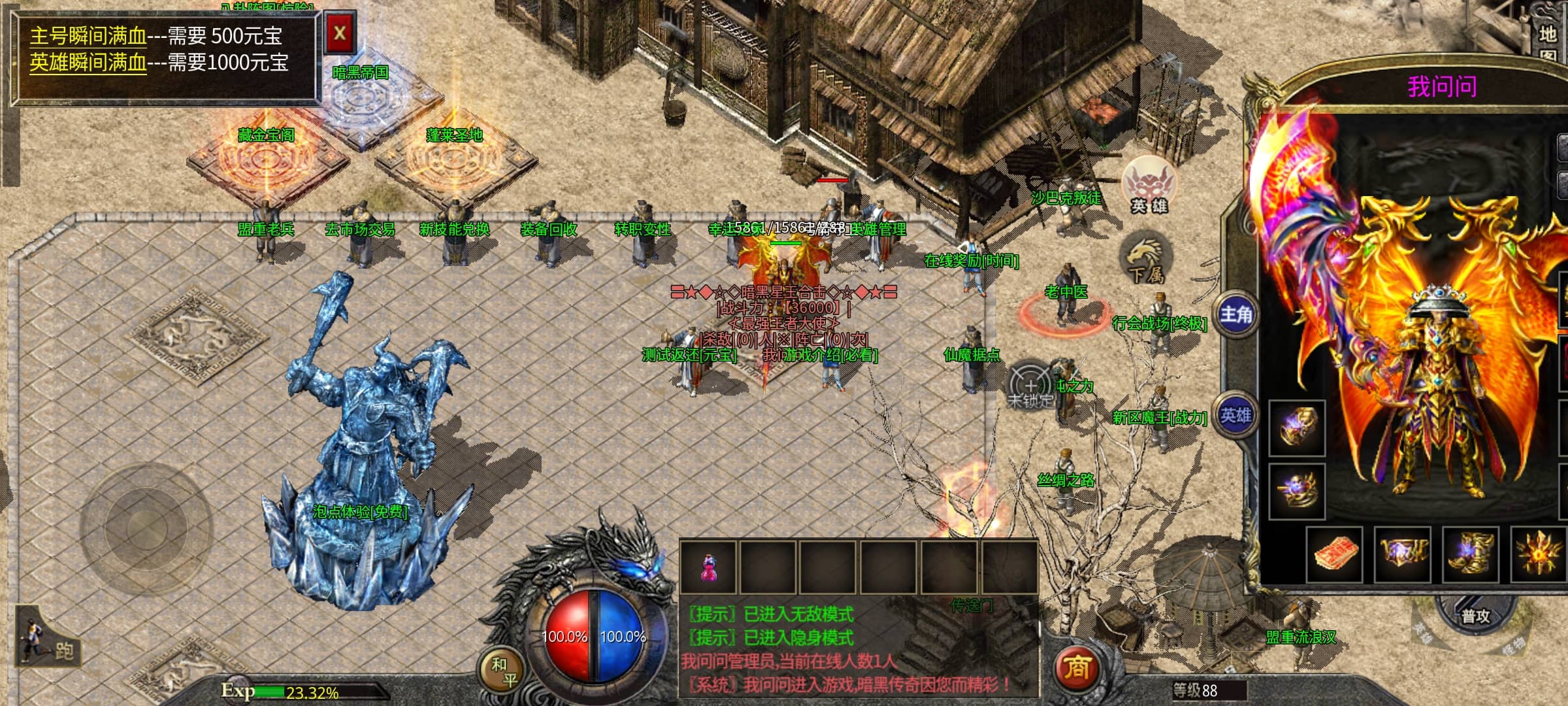Use the 普攻 normal attack button
Image resolution: width=1568 pixels, height=706 pixels.
tap(1475, 616)
